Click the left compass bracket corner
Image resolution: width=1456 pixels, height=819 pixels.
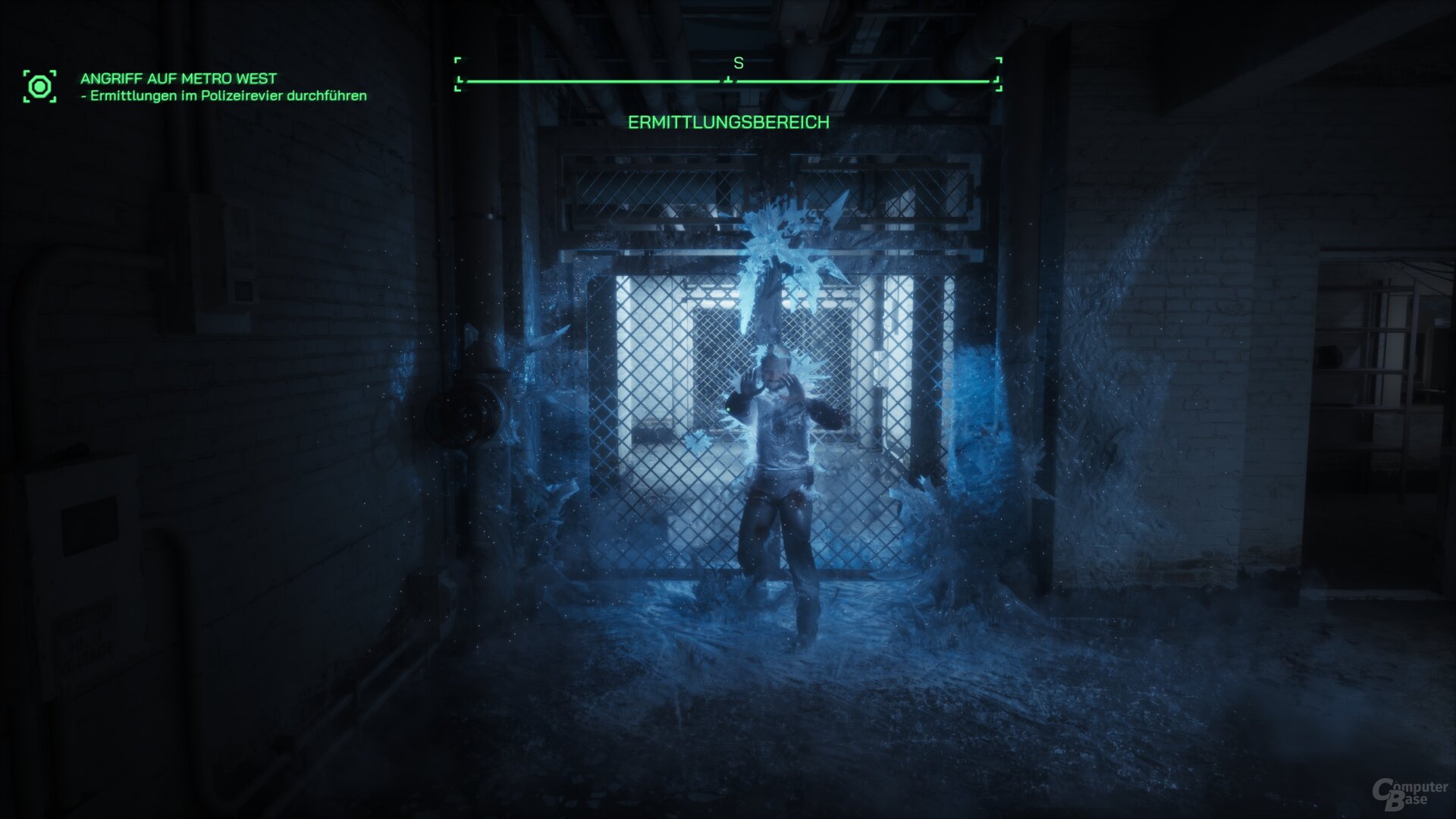point(457,72)
